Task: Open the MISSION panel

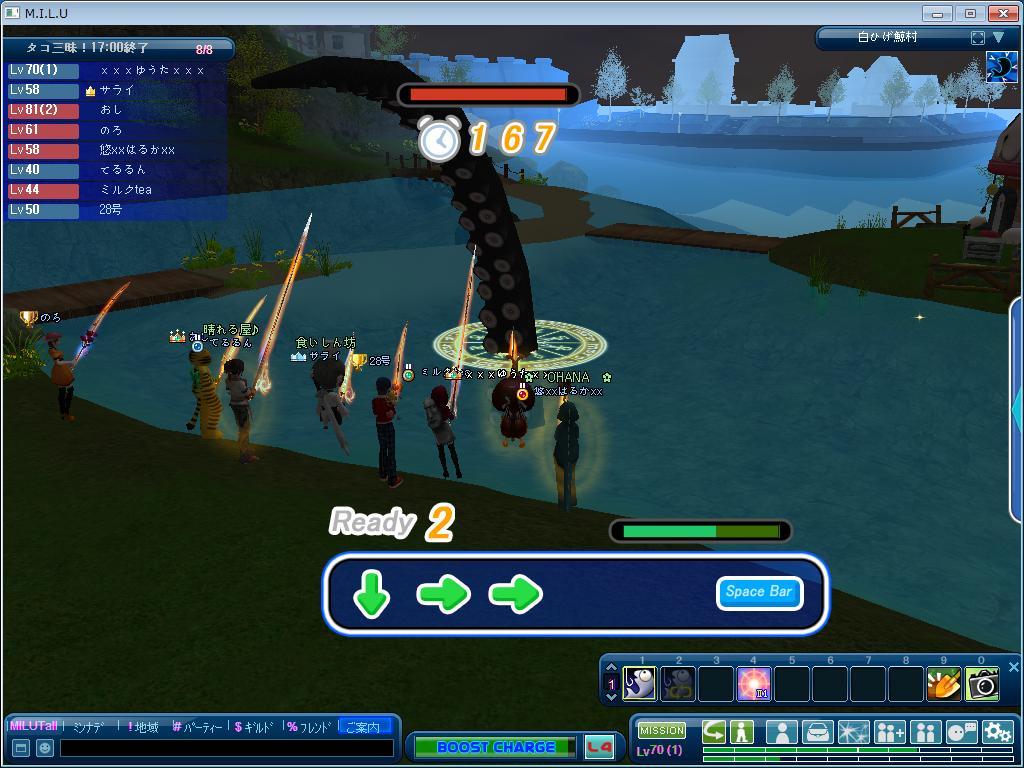Action: coord(662,731)
